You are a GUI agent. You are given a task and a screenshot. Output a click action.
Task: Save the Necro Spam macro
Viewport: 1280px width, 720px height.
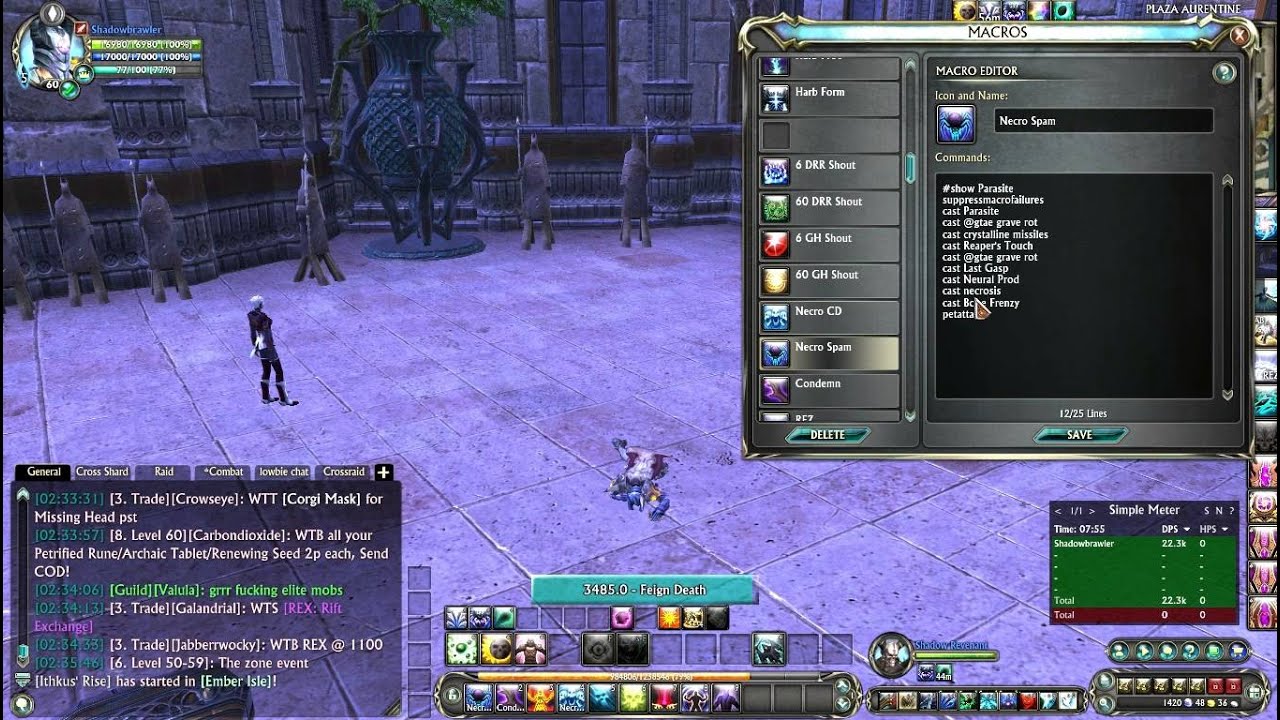pos(1080,435)
